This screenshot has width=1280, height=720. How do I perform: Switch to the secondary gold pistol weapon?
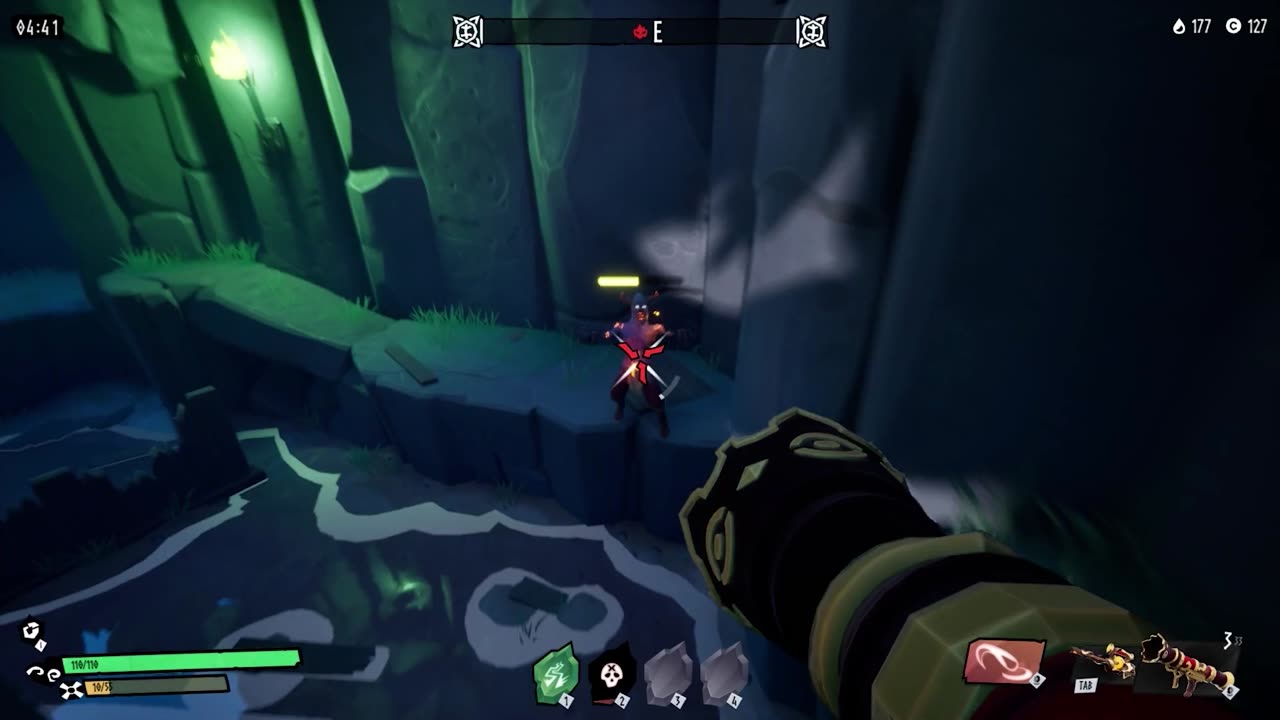[x=1103, y=661]
